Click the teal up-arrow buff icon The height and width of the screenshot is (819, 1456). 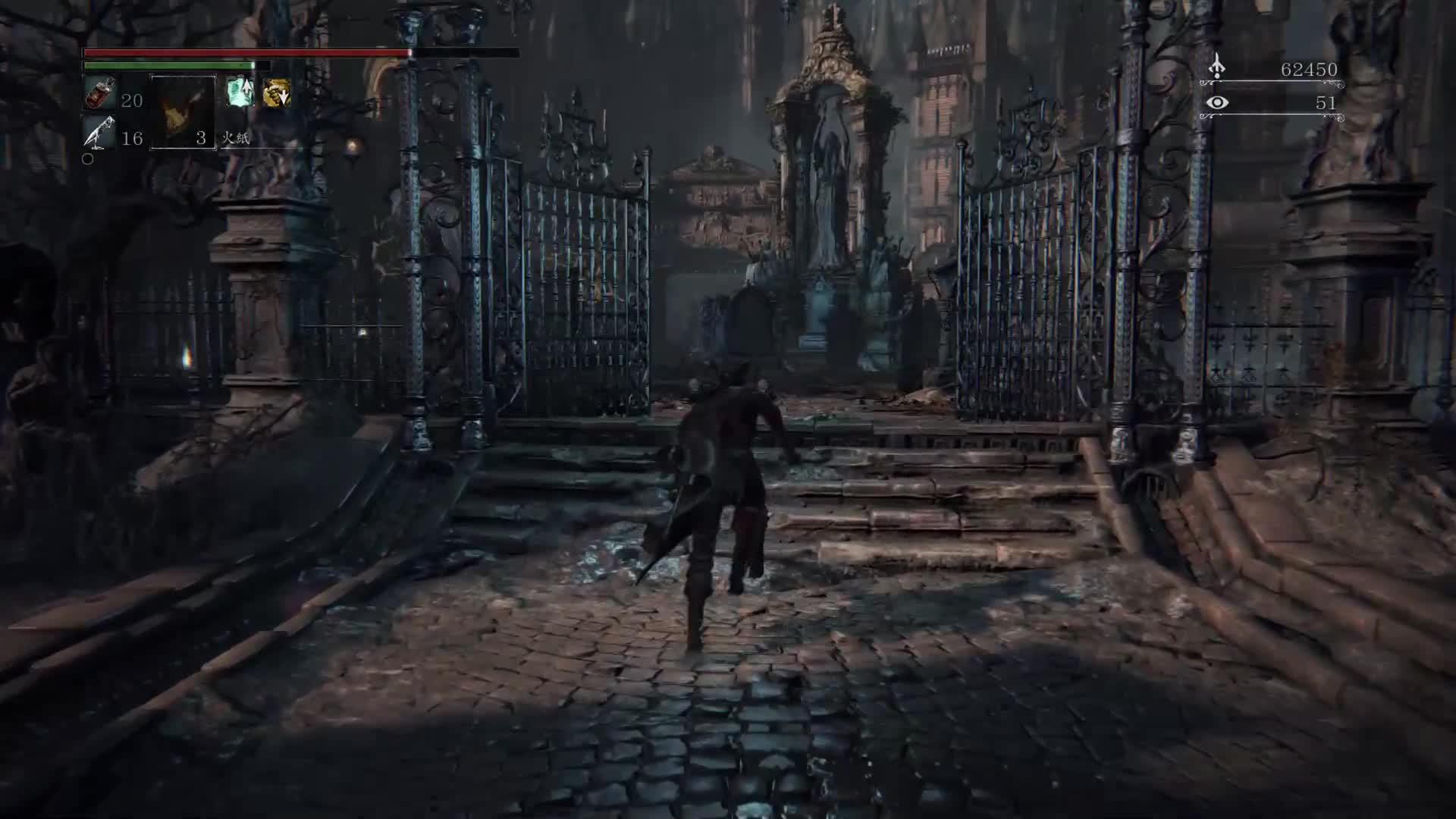[240, 92]
